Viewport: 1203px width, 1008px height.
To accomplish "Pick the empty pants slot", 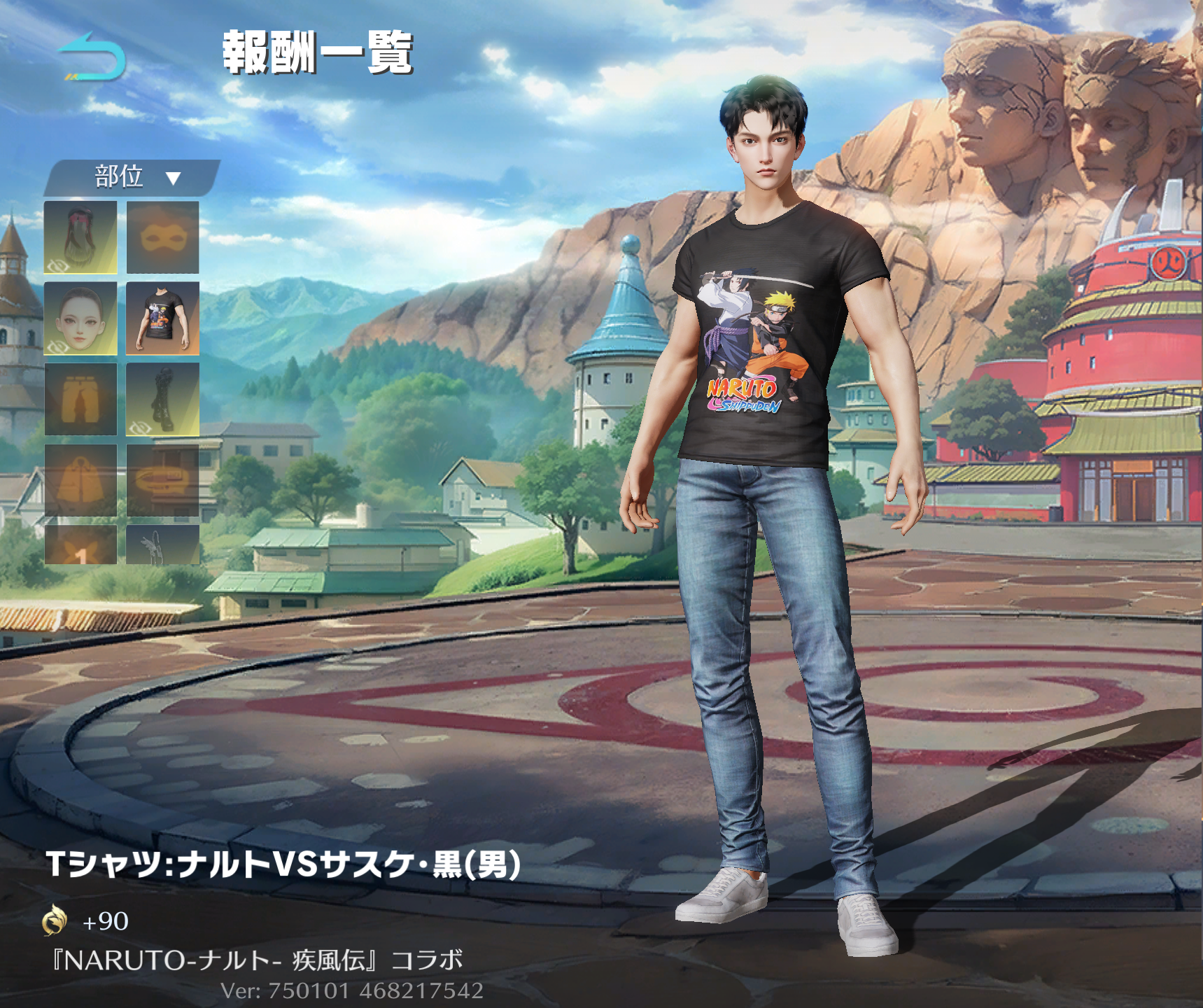I will (80, 399).
